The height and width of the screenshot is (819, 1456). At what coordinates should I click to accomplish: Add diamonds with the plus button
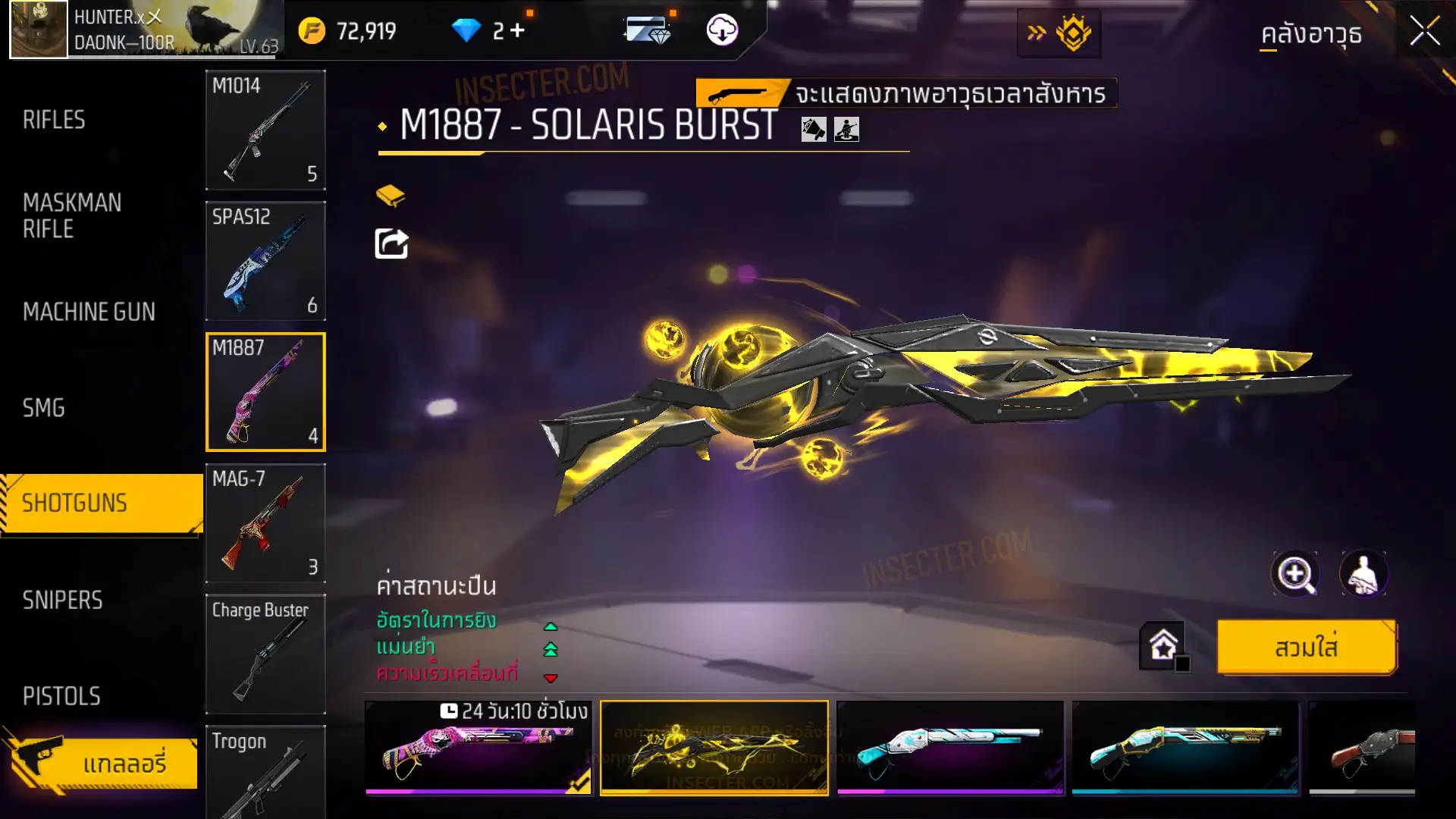point(518,30)
